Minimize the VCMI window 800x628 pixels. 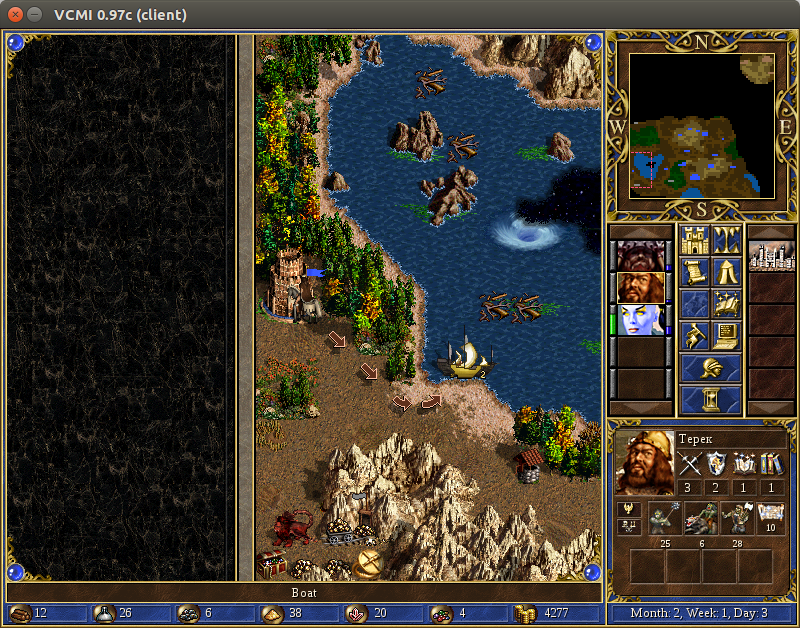point(34,14)
